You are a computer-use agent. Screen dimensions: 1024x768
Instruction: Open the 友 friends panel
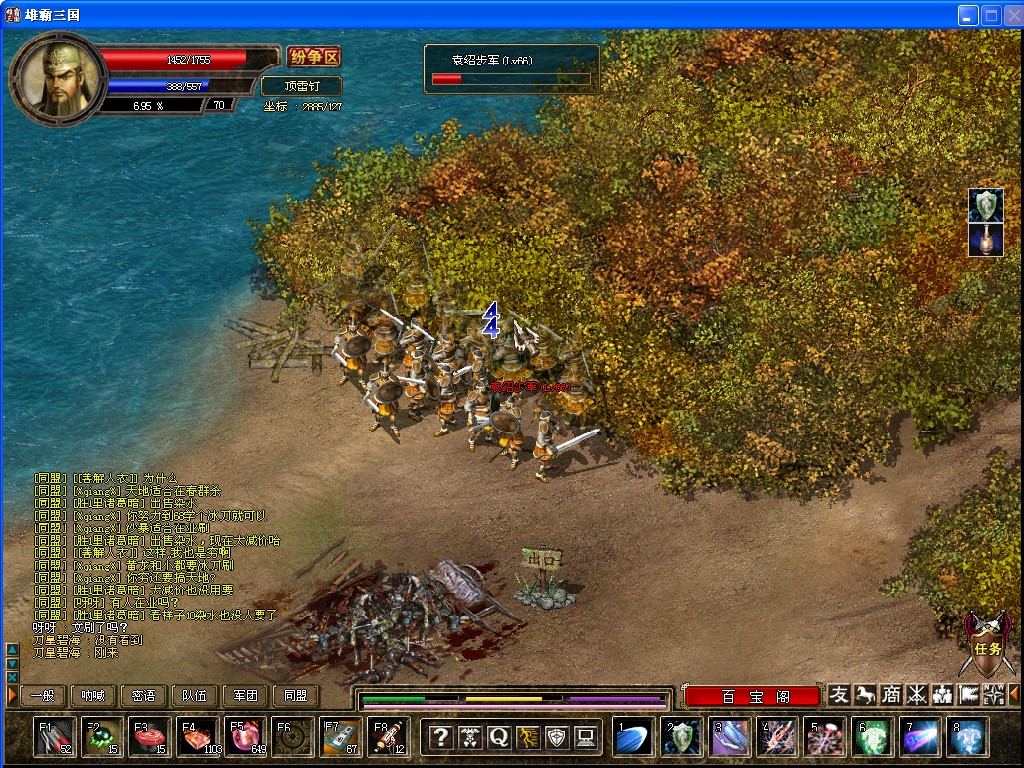(x=839, y=695)
